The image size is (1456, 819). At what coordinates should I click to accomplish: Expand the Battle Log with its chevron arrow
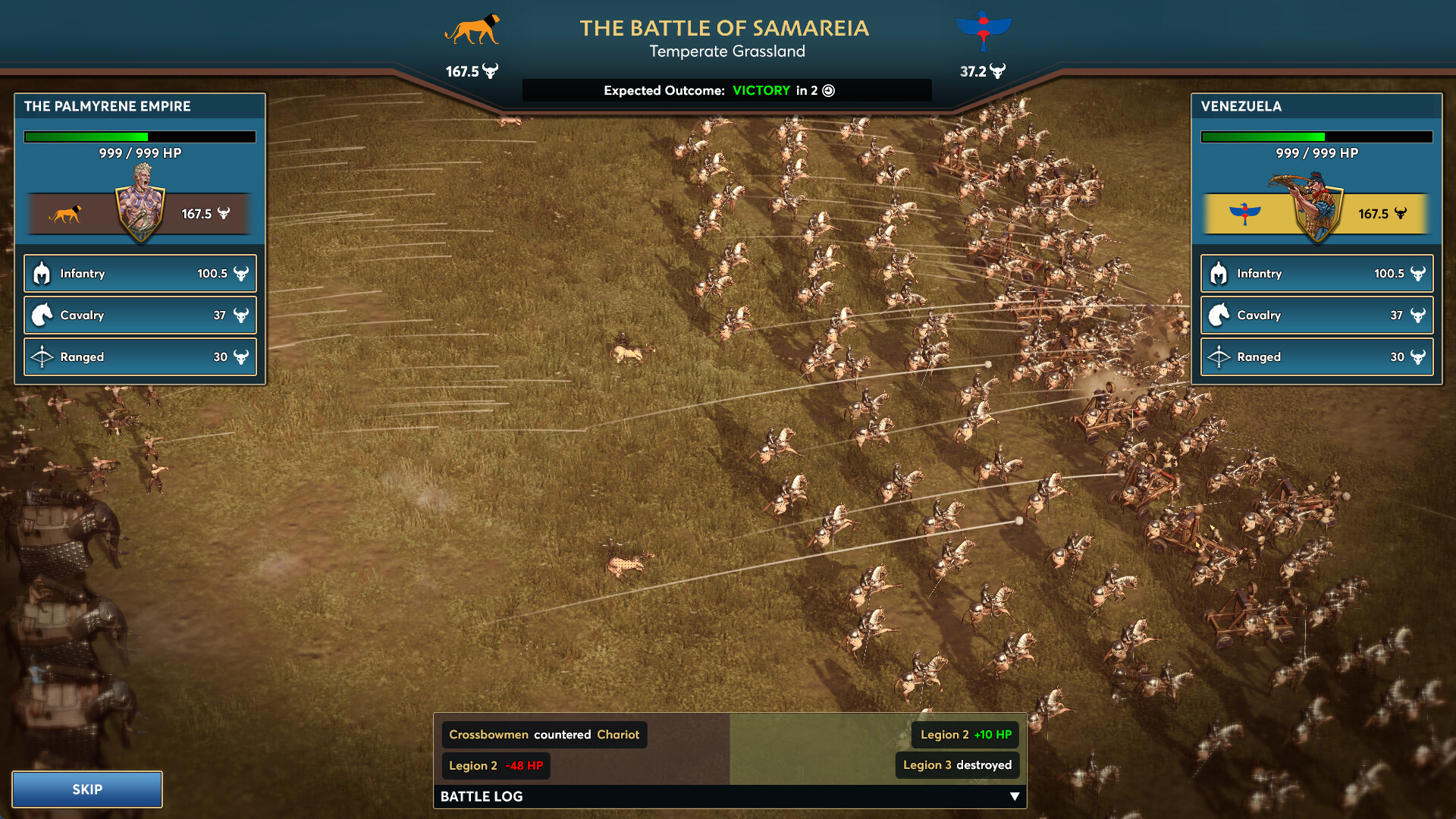[1014, 796]
